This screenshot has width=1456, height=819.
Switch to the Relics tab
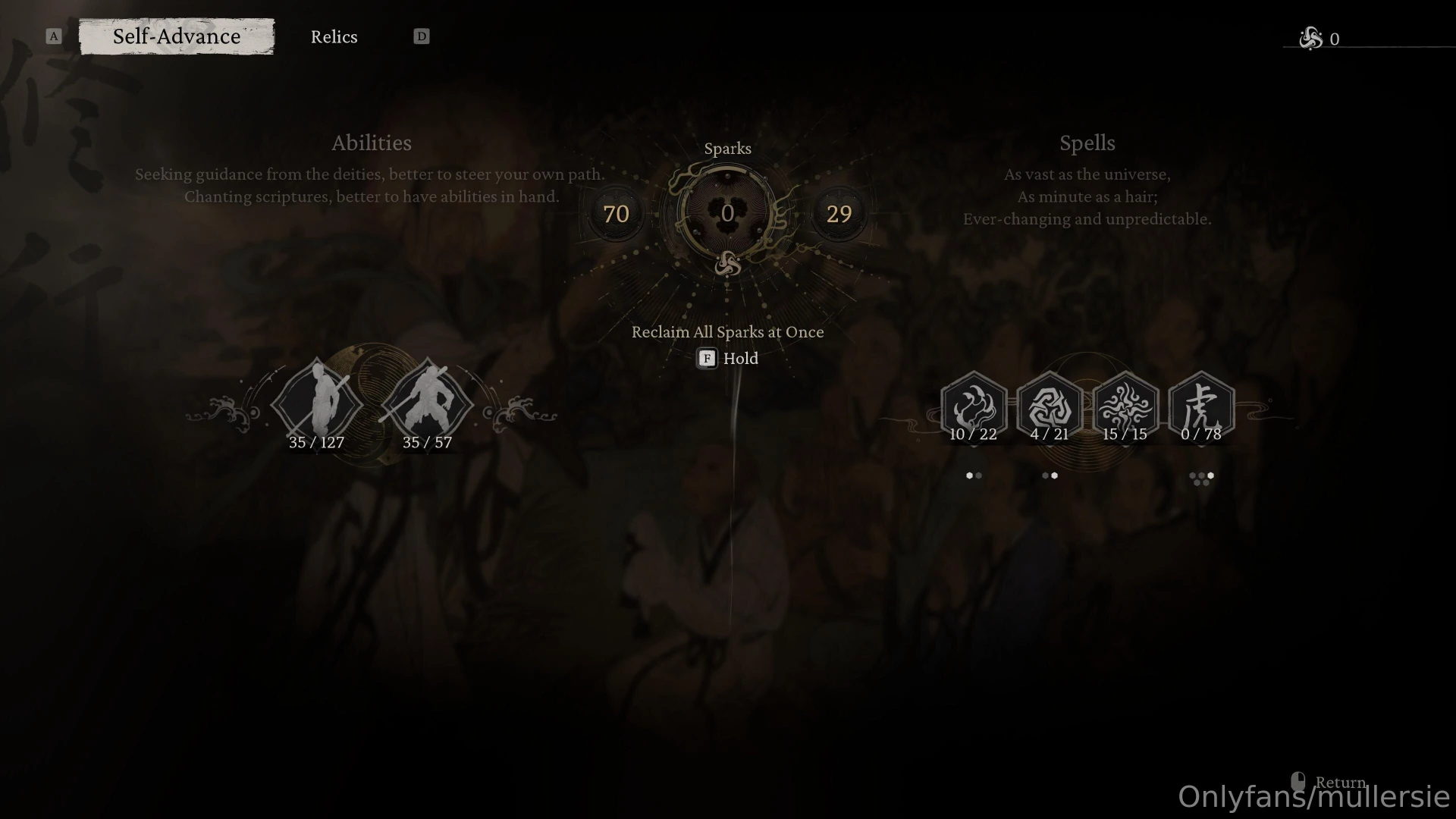334,36
